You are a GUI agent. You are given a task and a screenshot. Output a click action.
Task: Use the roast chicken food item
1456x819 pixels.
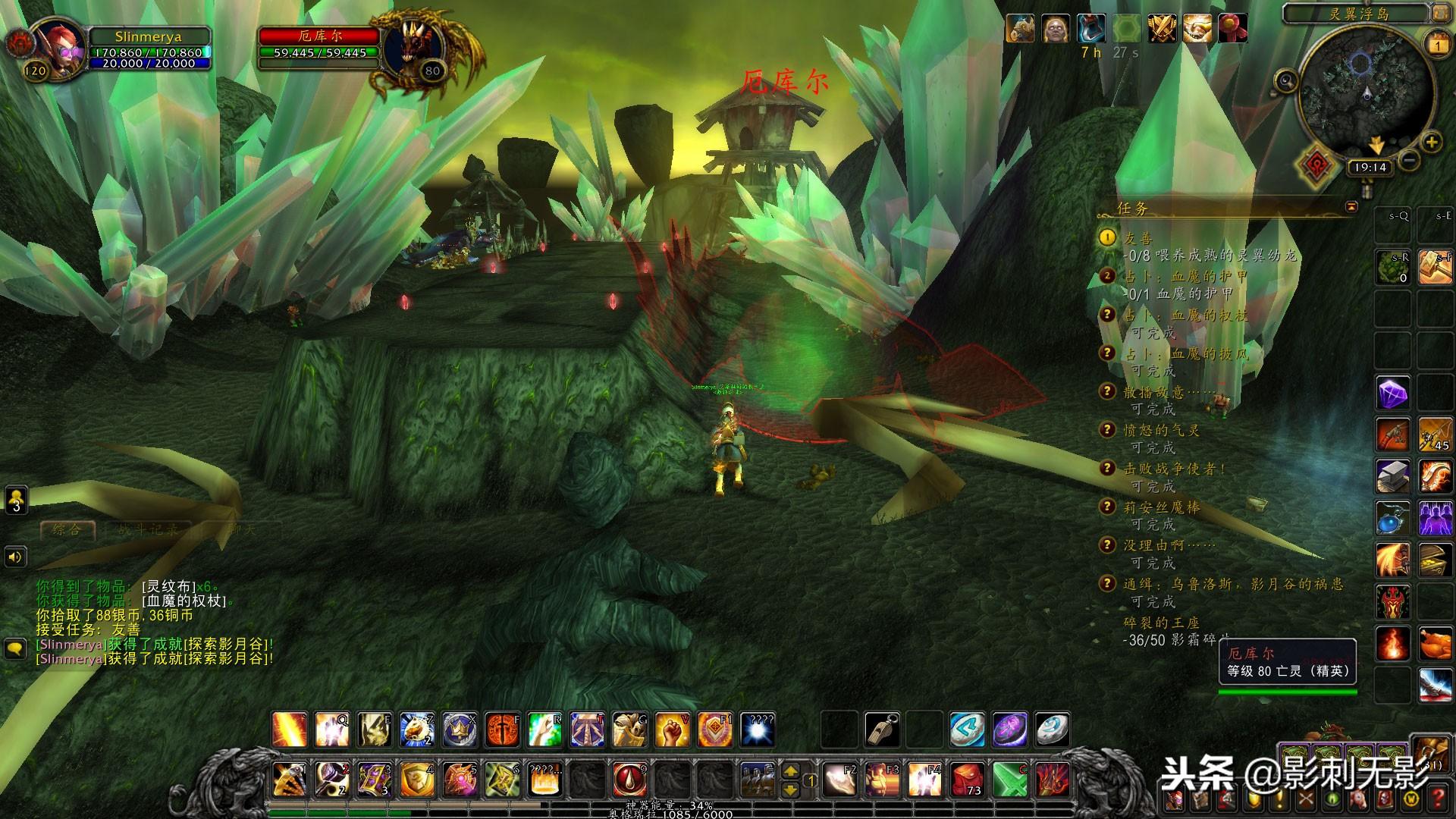pyautogui.click(x=1435, y=645)
